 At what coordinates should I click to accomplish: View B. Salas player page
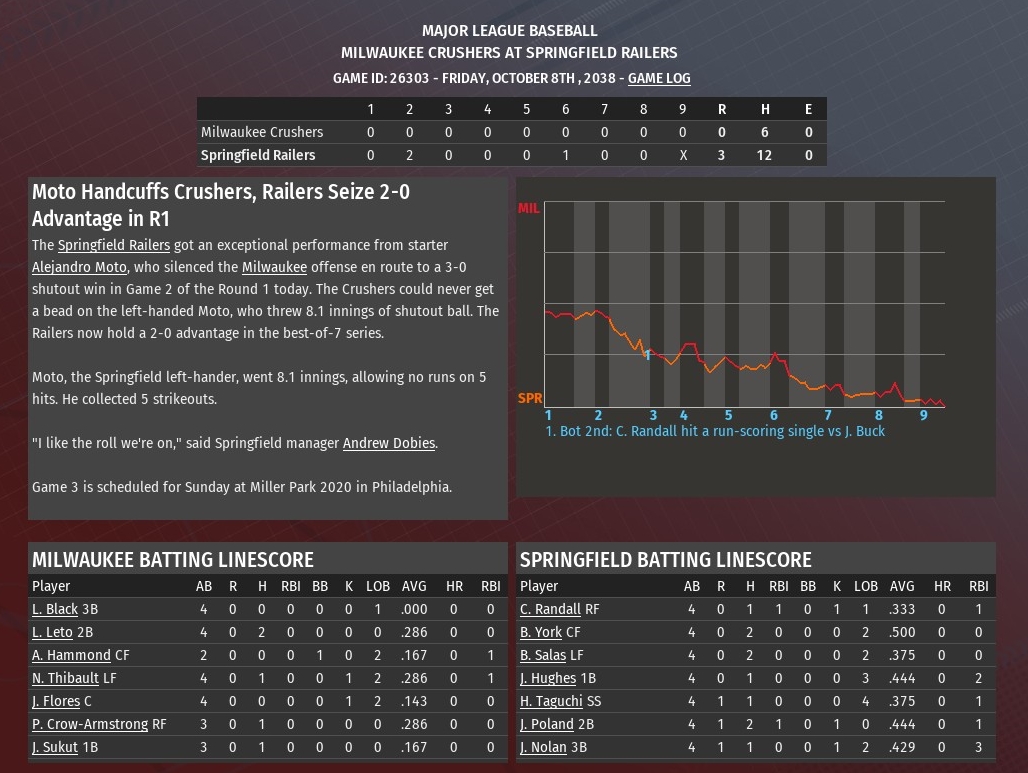click(x=543, y=655)
